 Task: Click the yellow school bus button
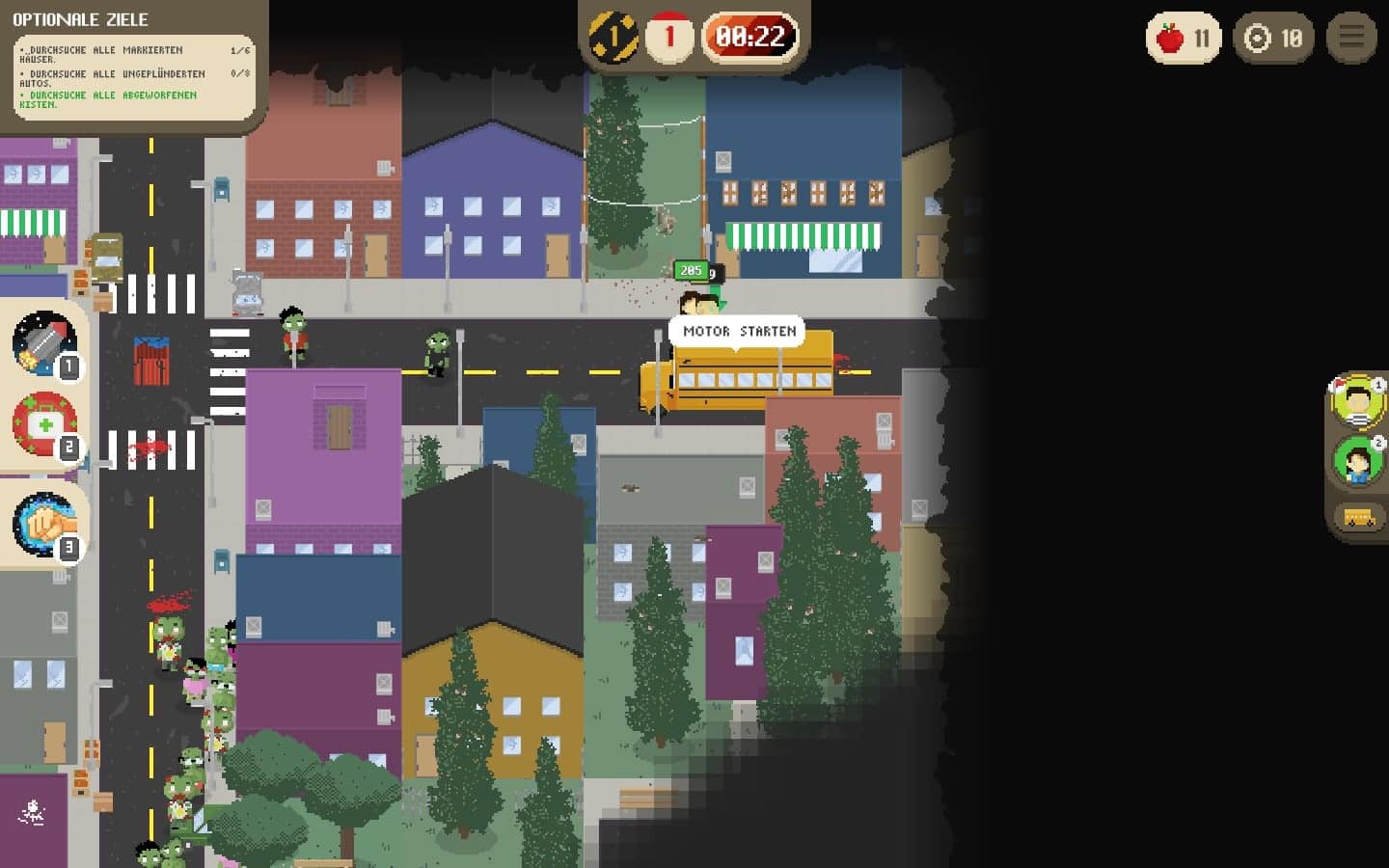(1359, 518)
